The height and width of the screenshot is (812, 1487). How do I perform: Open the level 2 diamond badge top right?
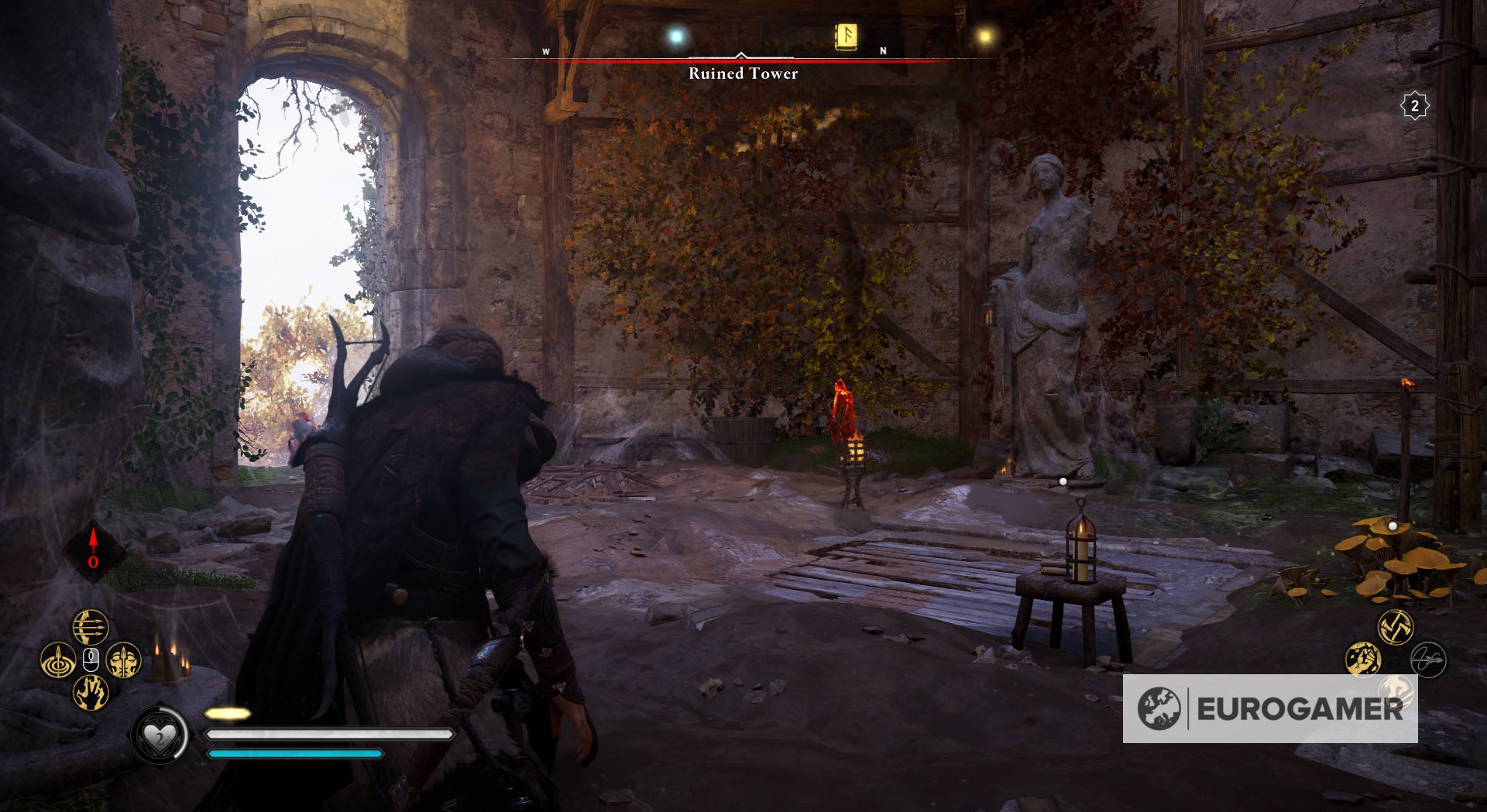click(1417, 107)
